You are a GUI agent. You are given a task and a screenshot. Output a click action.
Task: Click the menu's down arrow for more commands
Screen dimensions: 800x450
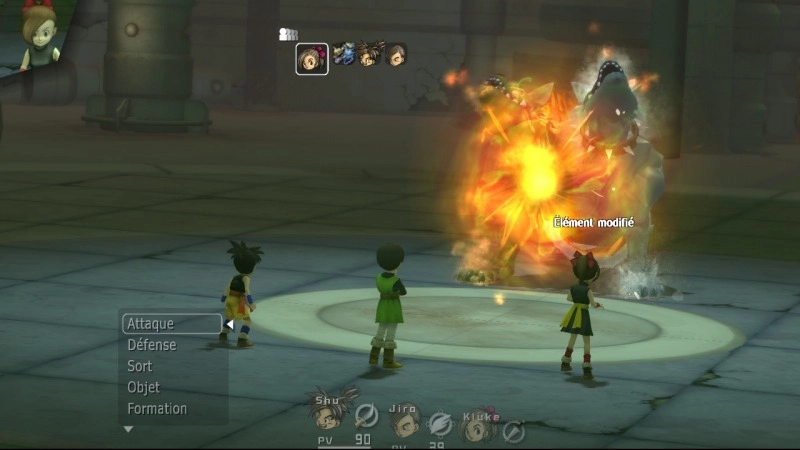(x=127, y=429)
